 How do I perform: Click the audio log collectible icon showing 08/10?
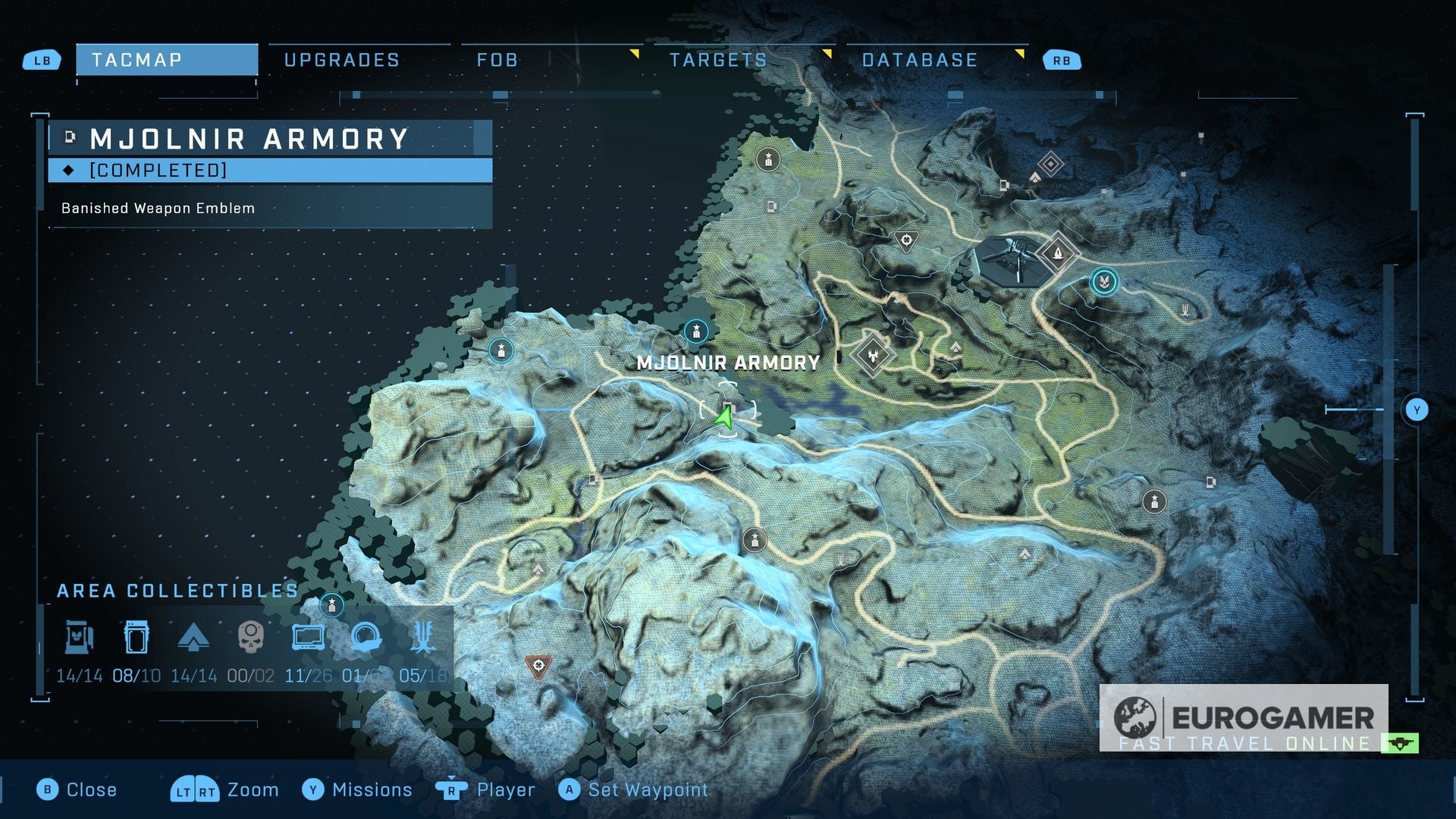136,637
